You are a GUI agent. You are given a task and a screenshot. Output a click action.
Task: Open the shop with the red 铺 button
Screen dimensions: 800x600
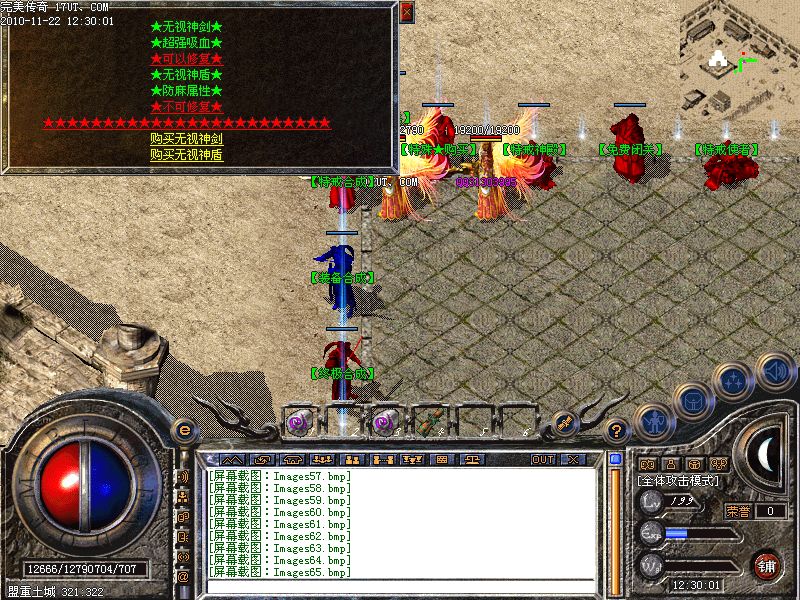tap(766, 565)
